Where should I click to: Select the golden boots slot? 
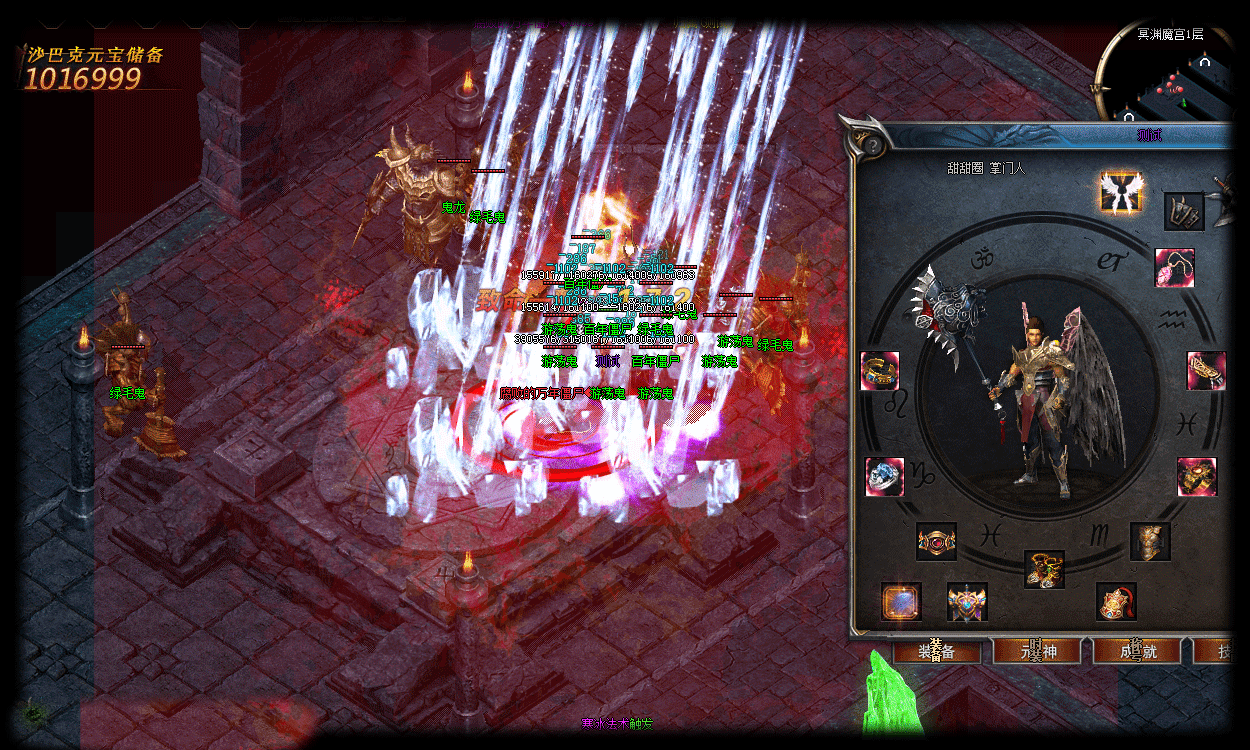(1044, 569)
